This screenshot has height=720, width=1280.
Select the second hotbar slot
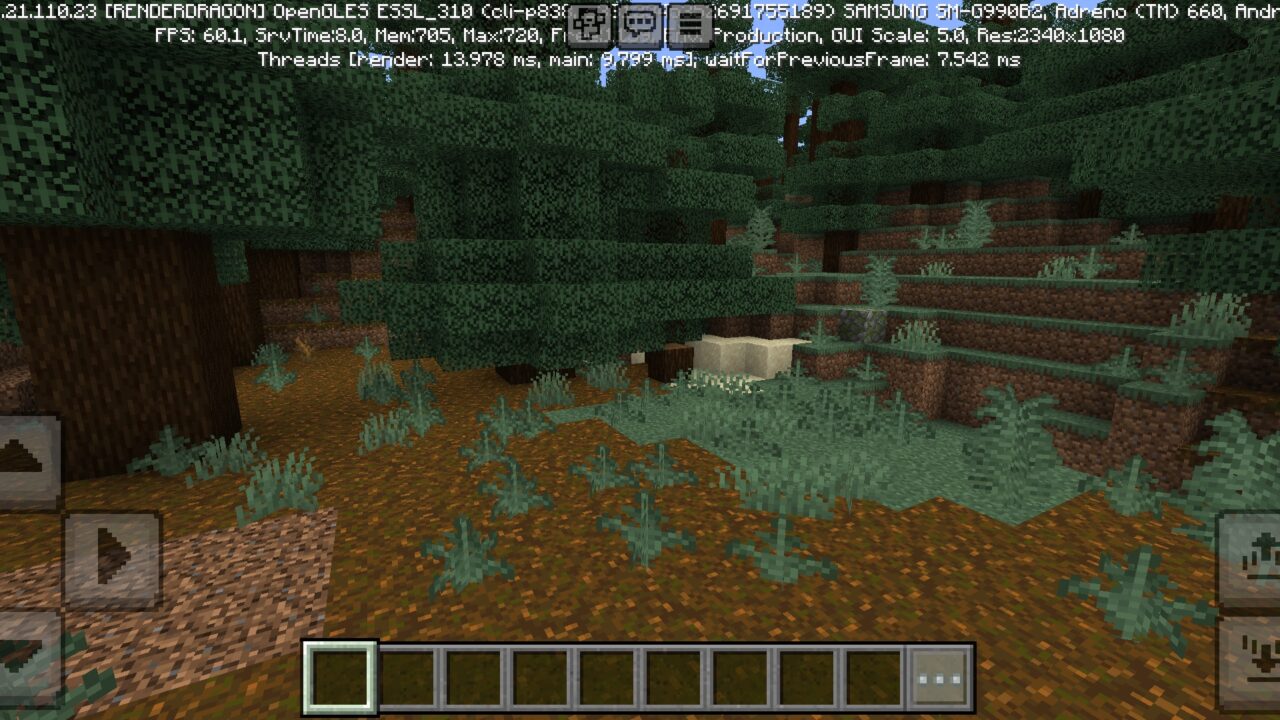click(x=408, y=677)
